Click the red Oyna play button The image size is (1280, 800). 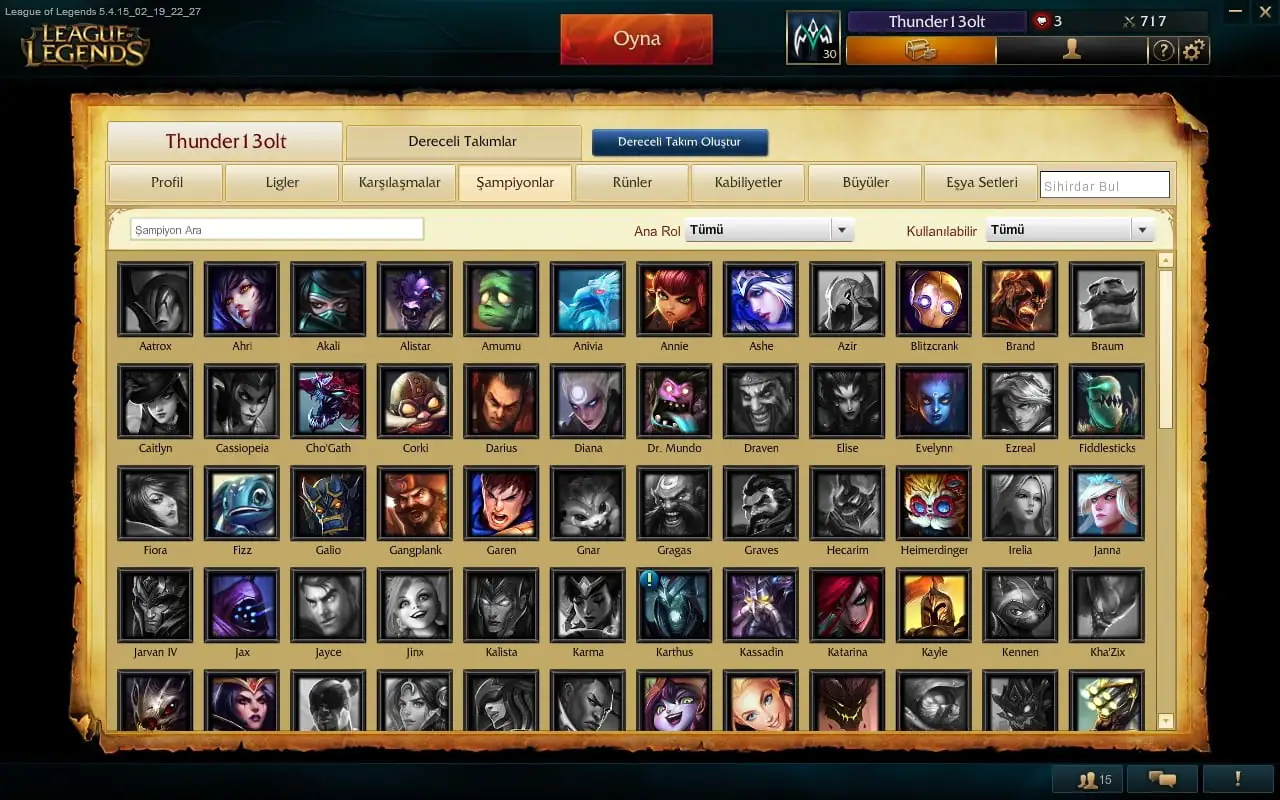636,39
